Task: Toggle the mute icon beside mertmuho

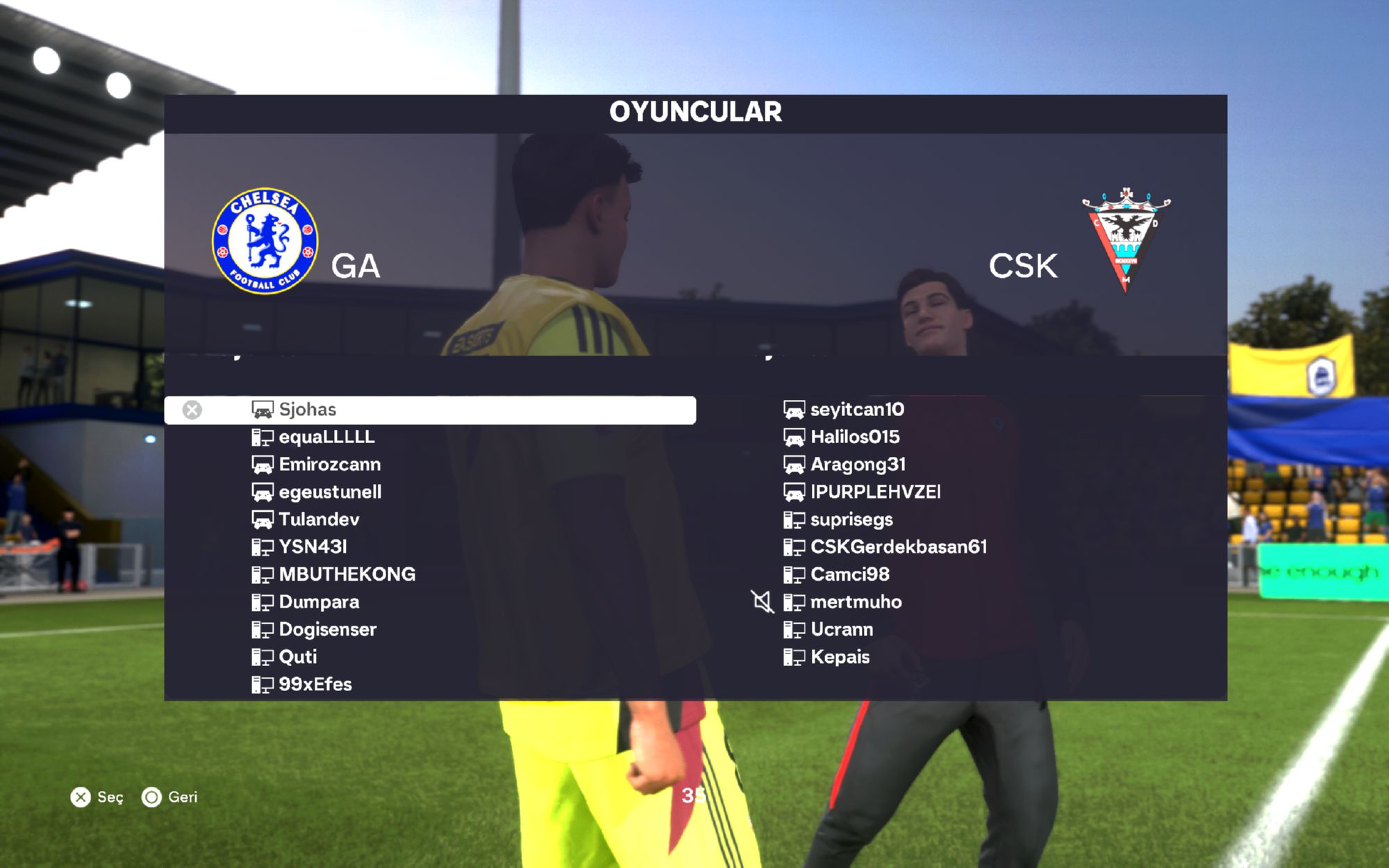Action: point(763,601)
